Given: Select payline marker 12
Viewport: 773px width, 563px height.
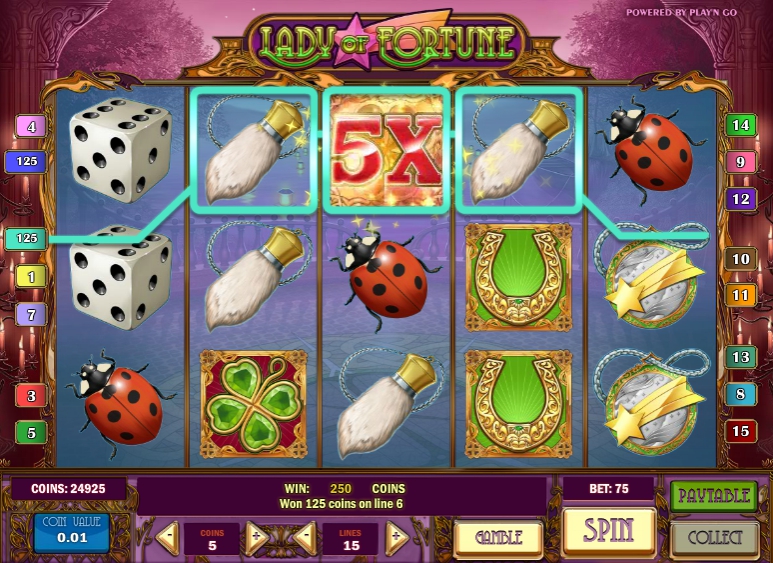Looking at the screenshot, I should click(740, 198).
